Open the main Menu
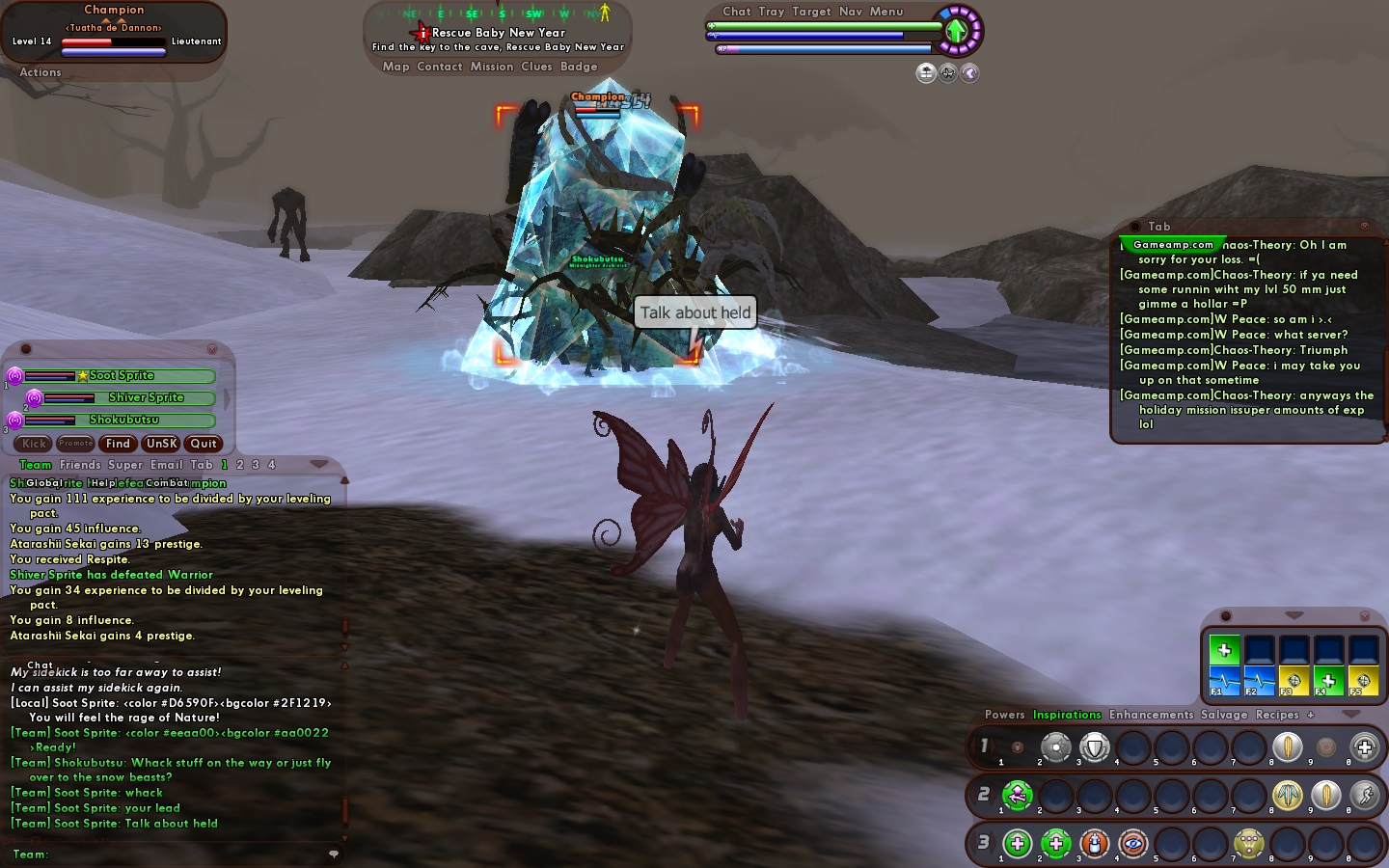Image resolution: width=1389 pixels, height=868 pixels. point(886,12)
